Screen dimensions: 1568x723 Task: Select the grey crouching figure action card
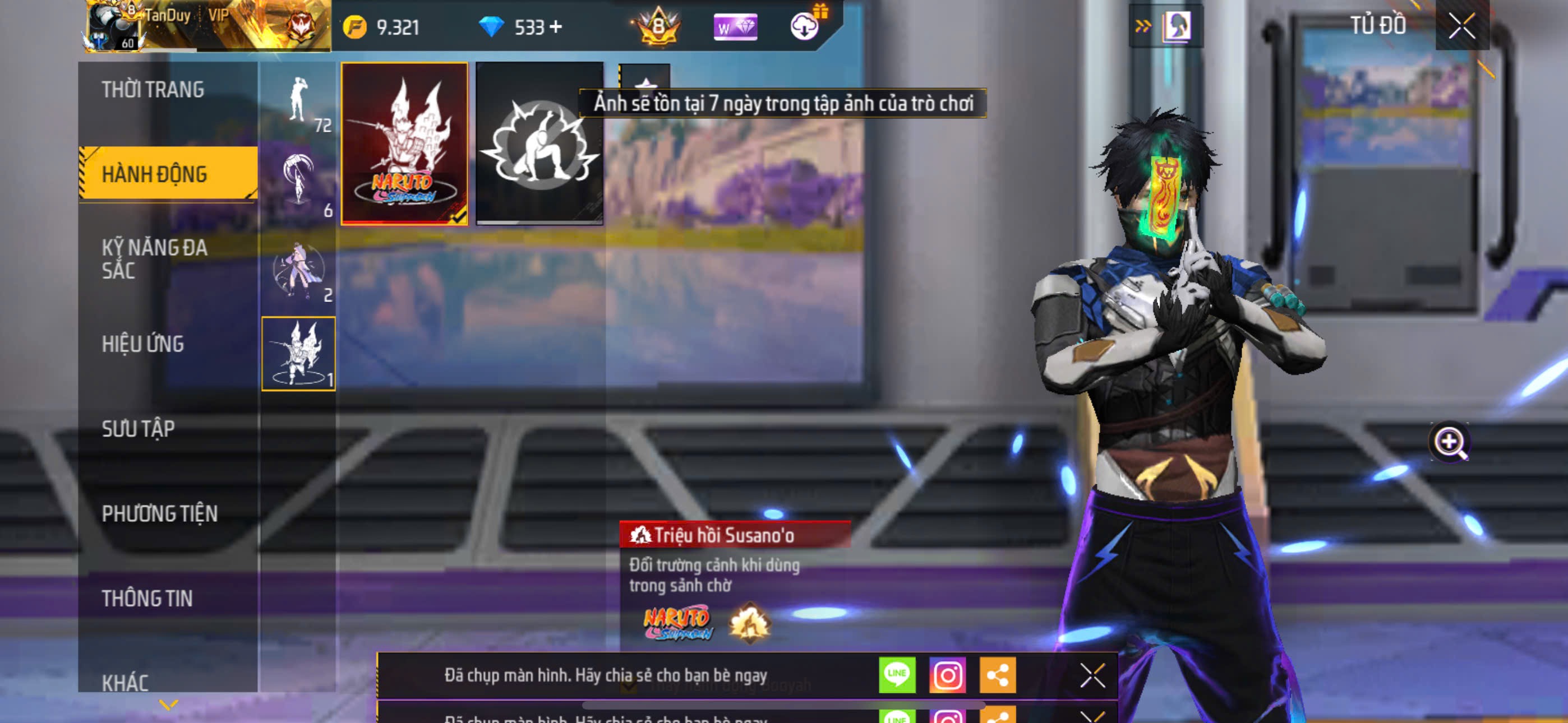point(539,143)
